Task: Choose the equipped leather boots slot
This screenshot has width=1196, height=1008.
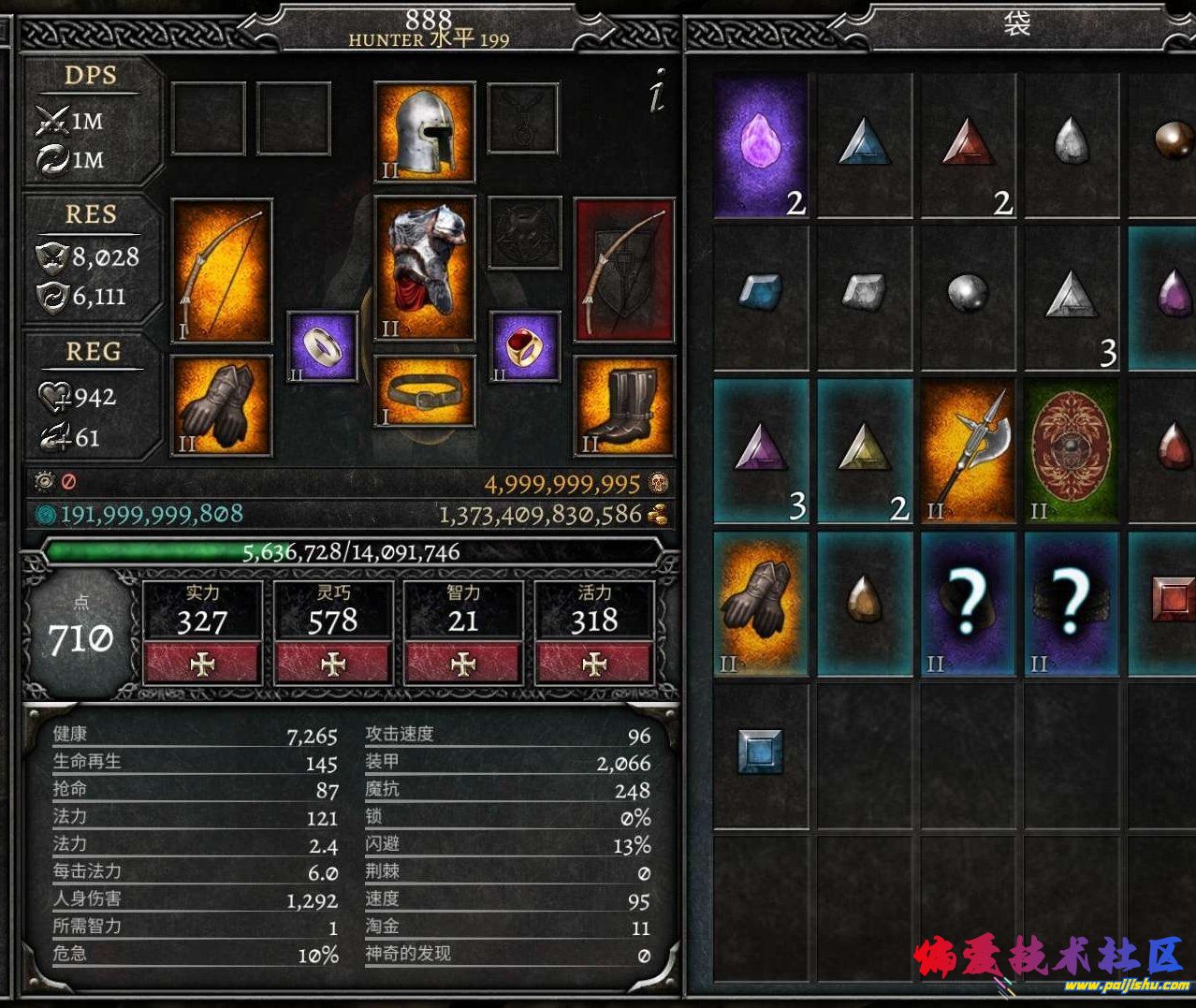Action: (624, 405)
